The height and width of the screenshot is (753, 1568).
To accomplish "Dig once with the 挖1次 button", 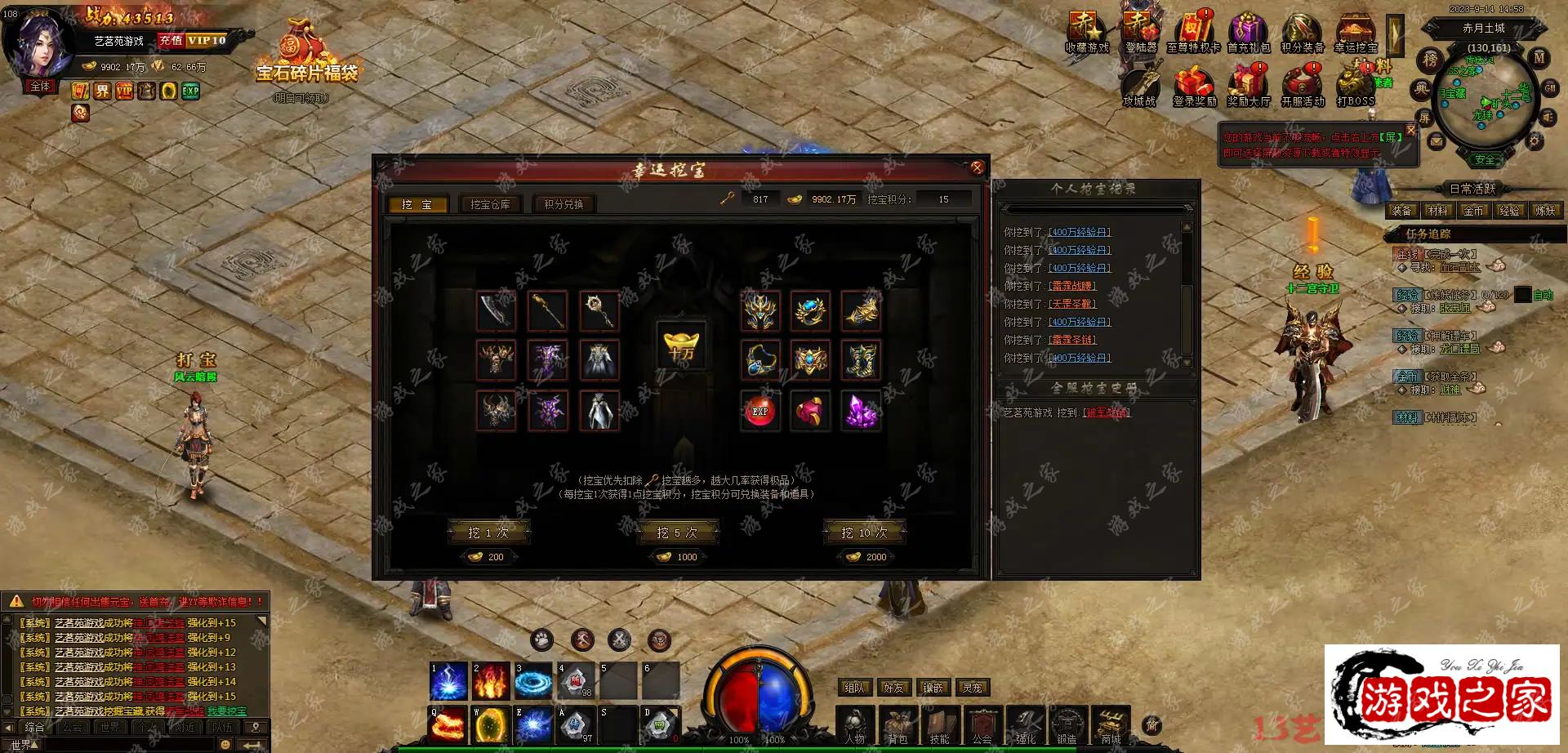I will [x=488, y=532].
